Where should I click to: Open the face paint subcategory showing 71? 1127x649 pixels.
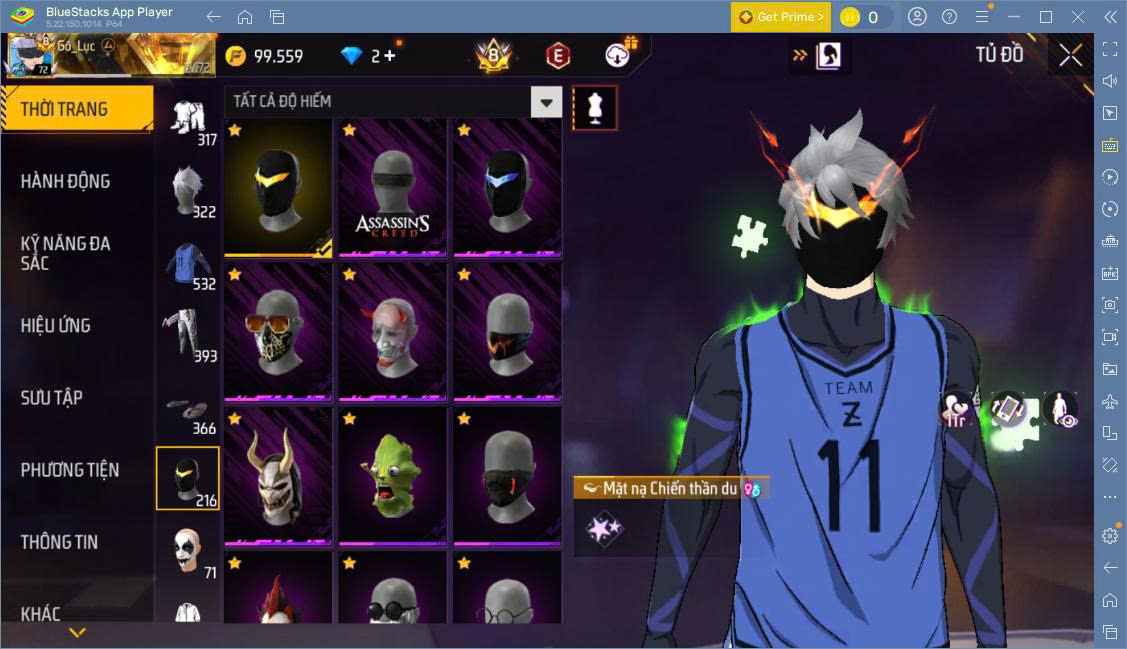click(x=188, y=552)
